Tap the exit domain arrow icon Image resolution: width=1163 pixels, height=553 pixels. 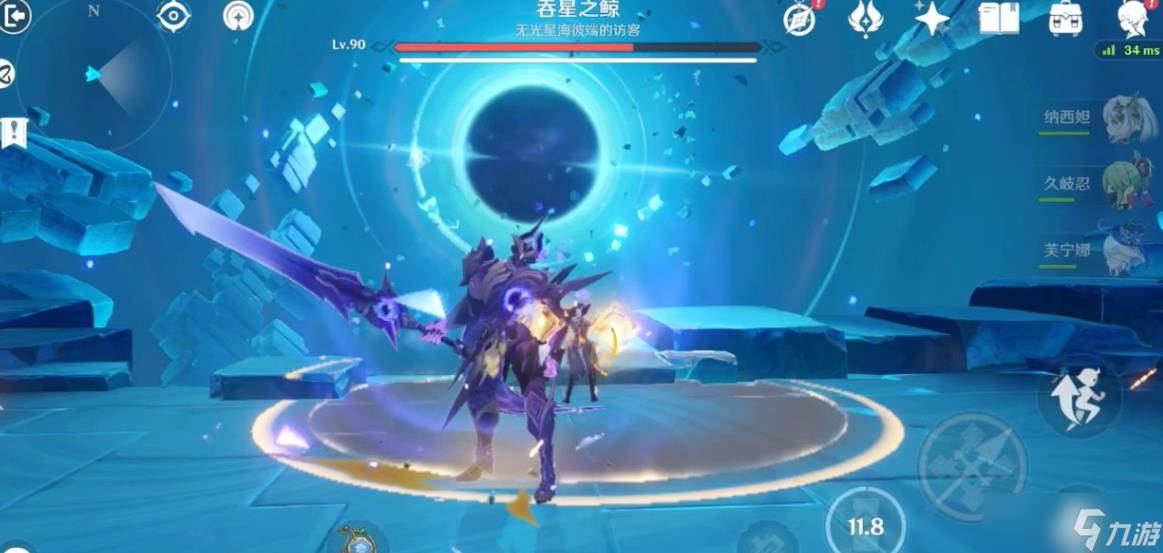pos(14,16)
